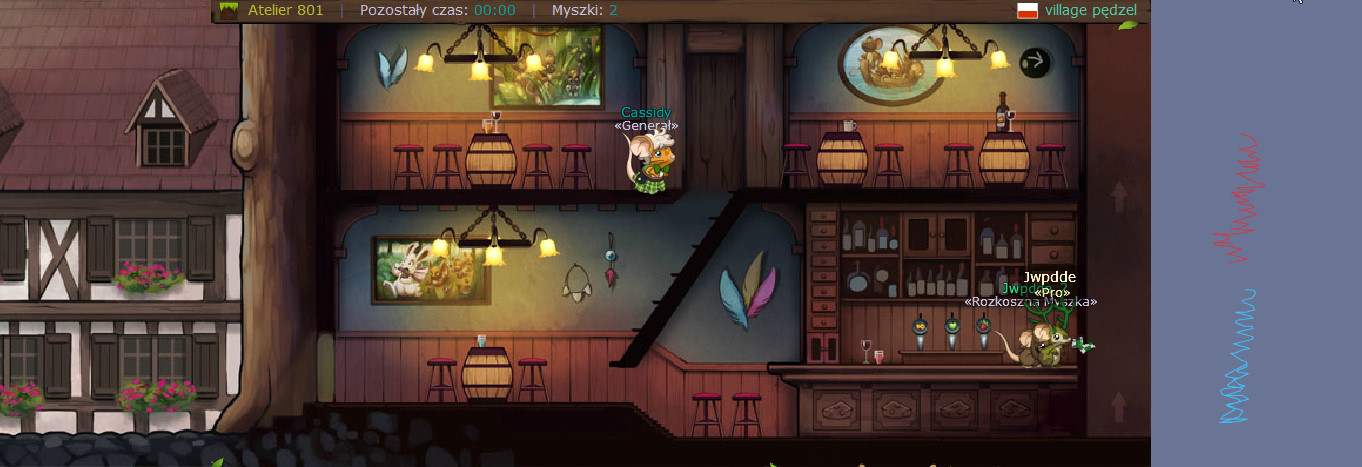Click the Polish flag community icon
This screenshot has width=1362, height=467.
coord(1026,11)
